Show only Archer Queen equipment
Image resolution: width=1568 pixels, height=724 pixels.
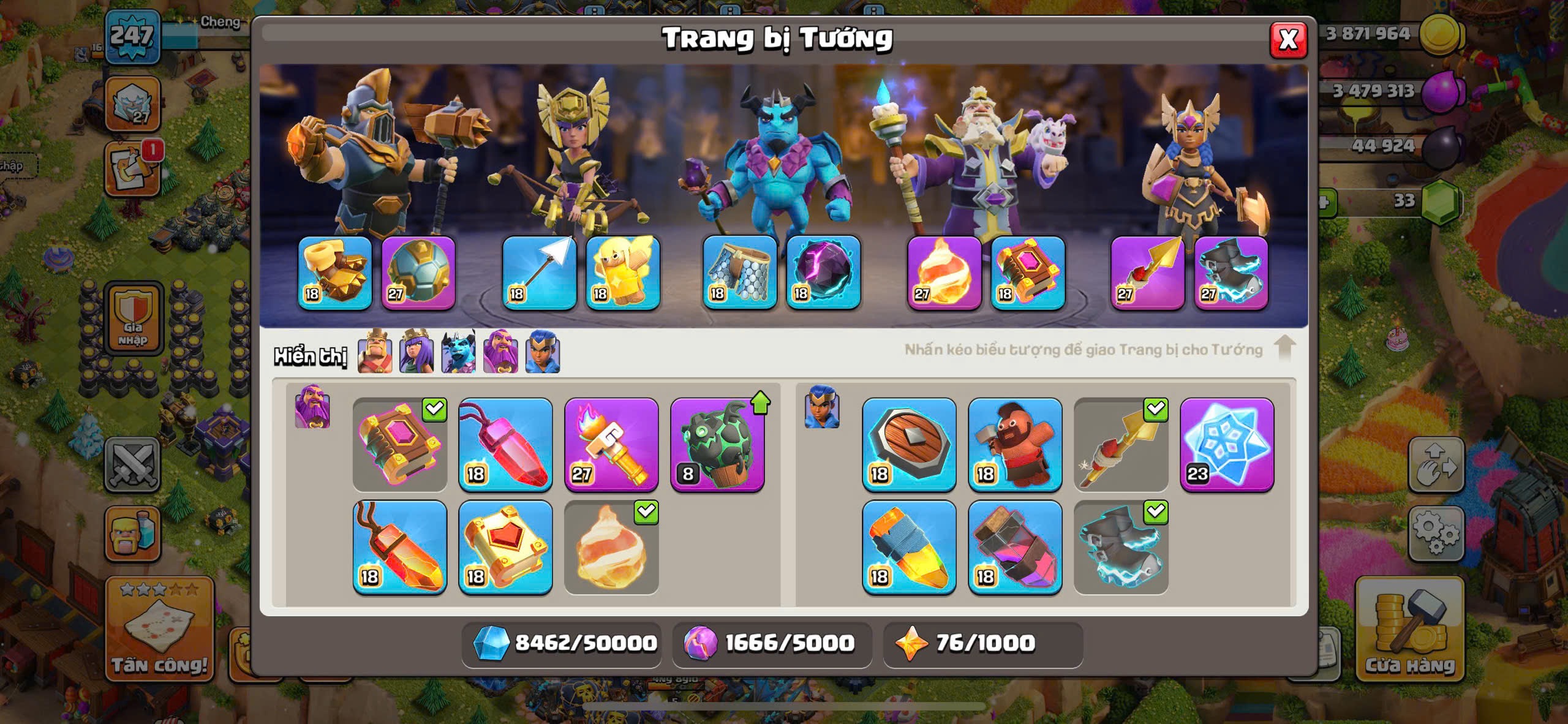pos(417,352)
